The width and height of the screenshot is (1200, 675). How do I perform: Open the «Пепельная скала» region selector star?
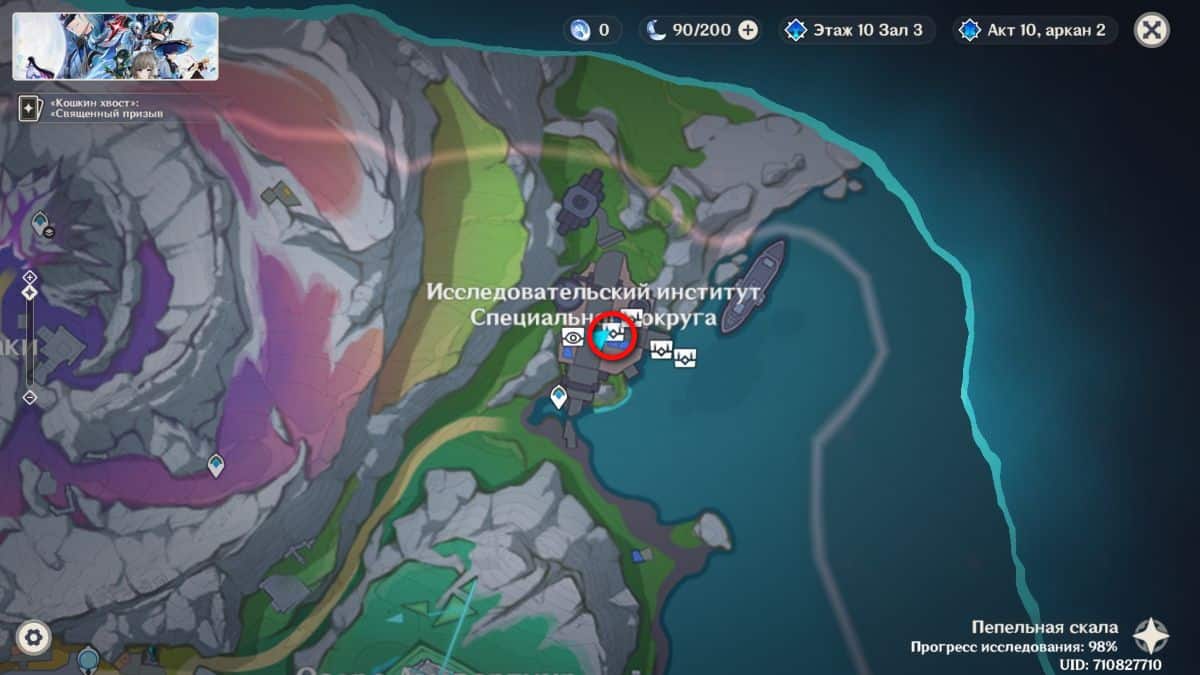(1151, 636)
